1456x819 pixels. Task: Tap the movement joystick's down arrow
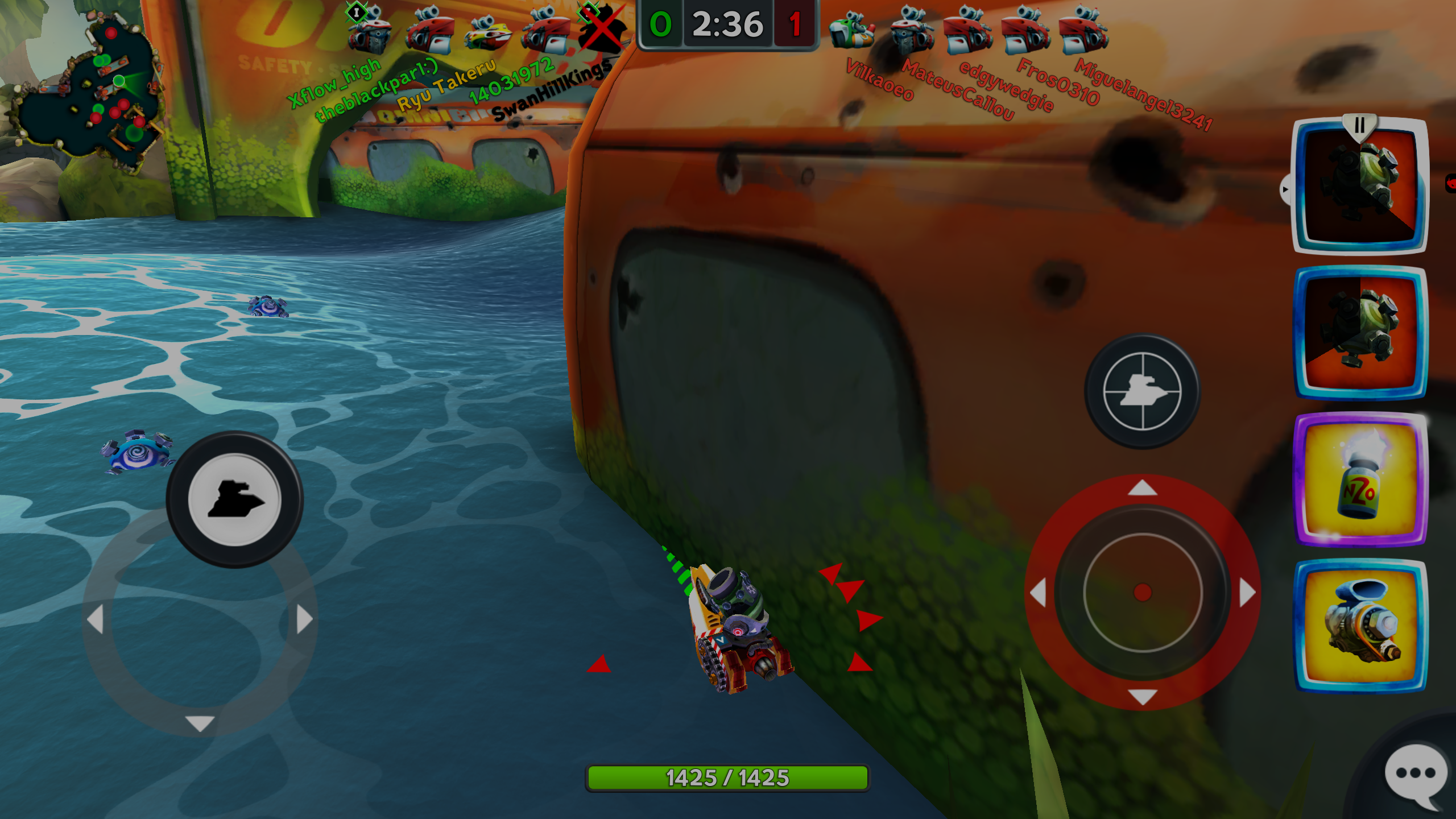point(200,723)
